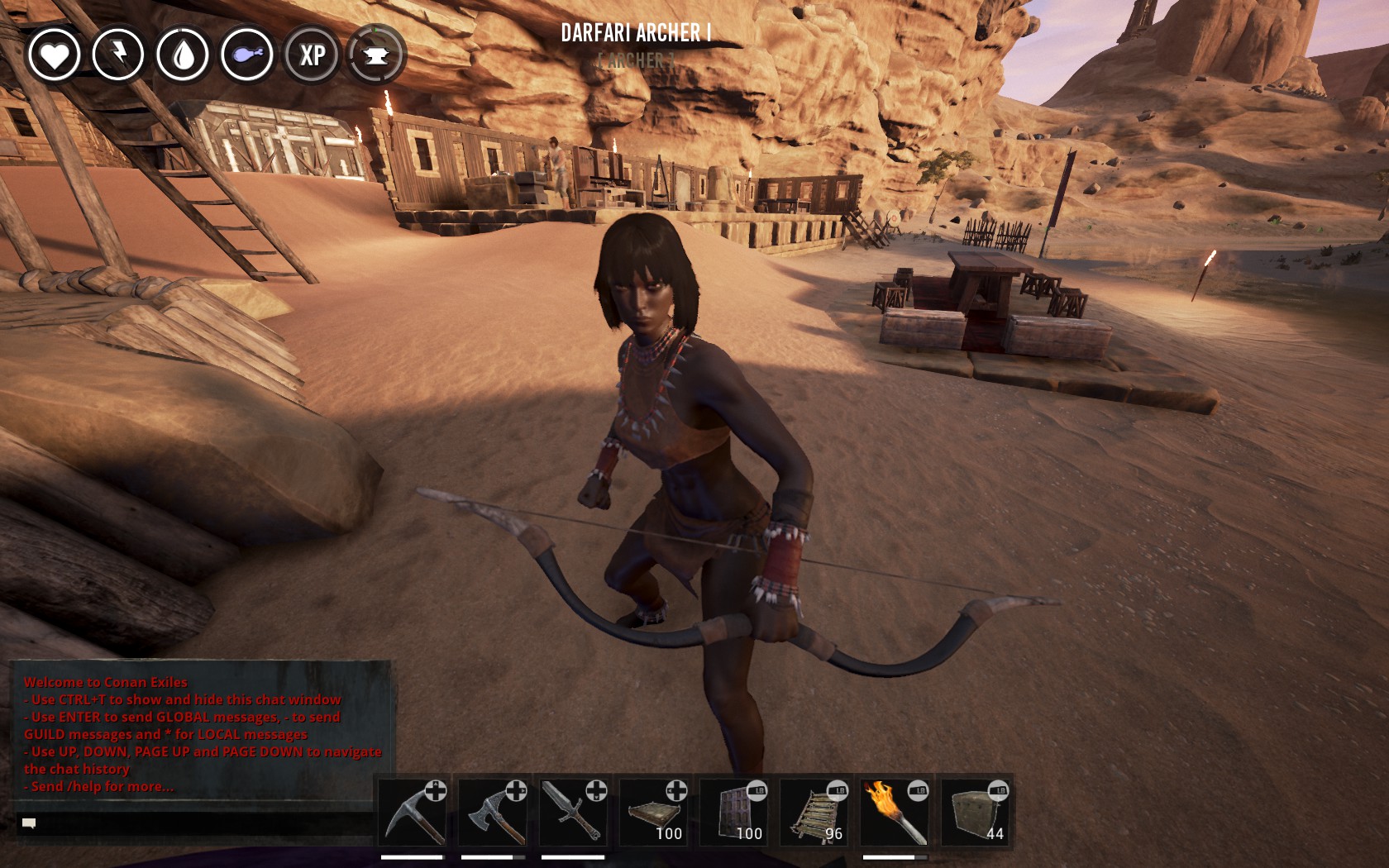Click the Send /help for more text
The height and width of the screenshot is (868, 1389).
click(x=98, y=789)
